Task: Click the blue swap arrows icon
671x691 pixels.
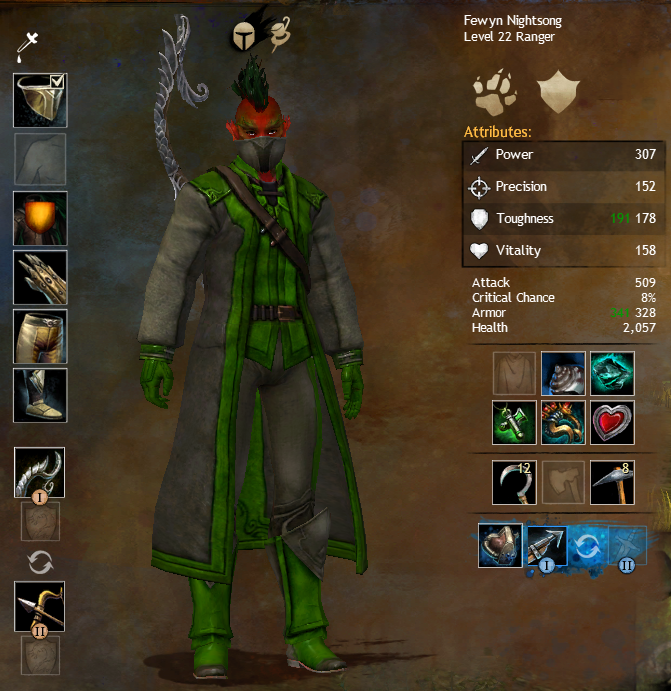Action: 589,545
